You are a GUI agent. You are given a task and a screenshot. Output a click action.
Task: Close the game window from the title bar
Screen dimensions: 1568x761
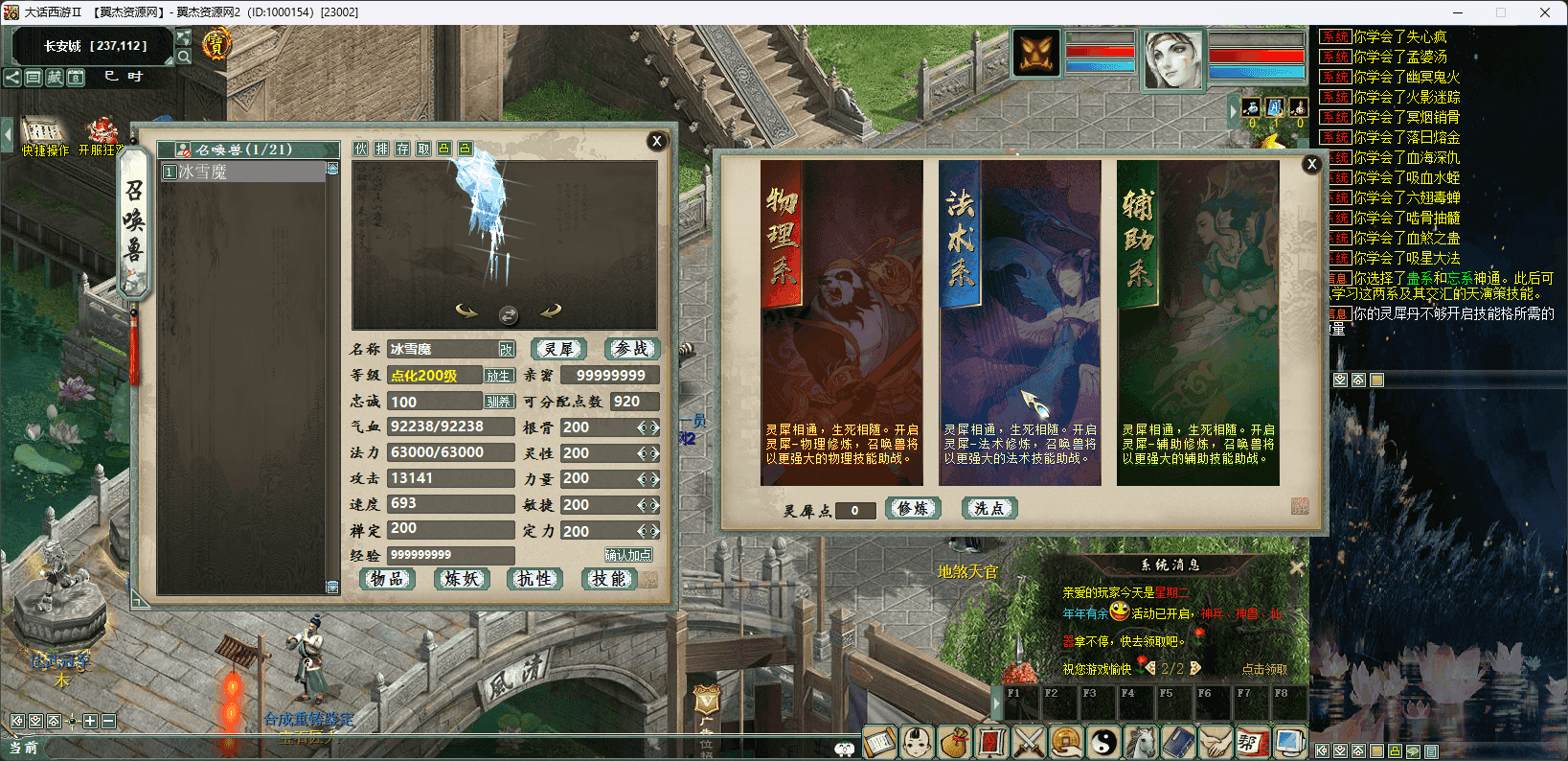click(x=1544, y=12)
